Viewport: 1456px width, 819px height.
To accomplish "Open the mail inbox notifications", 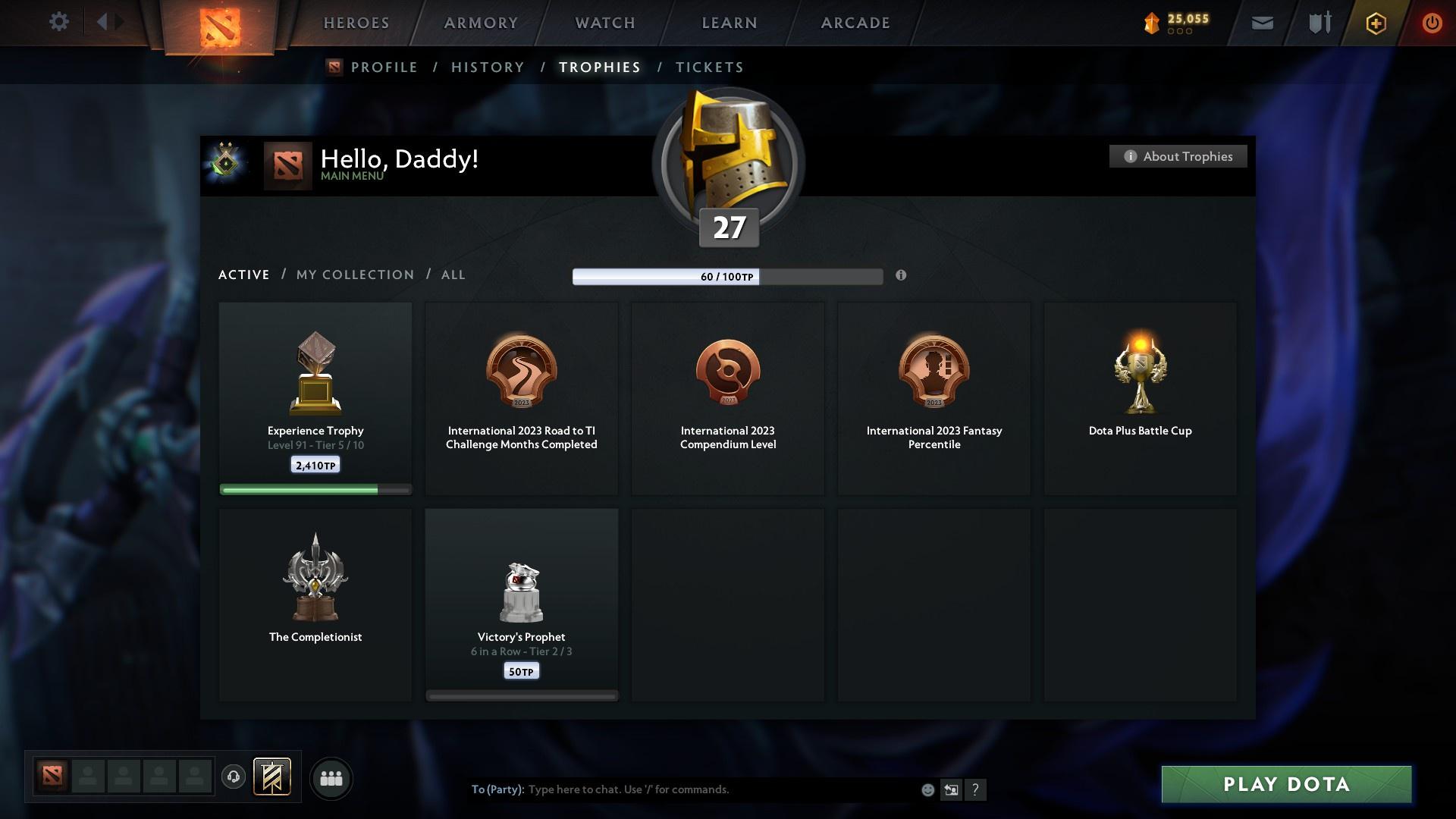I will [x=1261, y=23].
